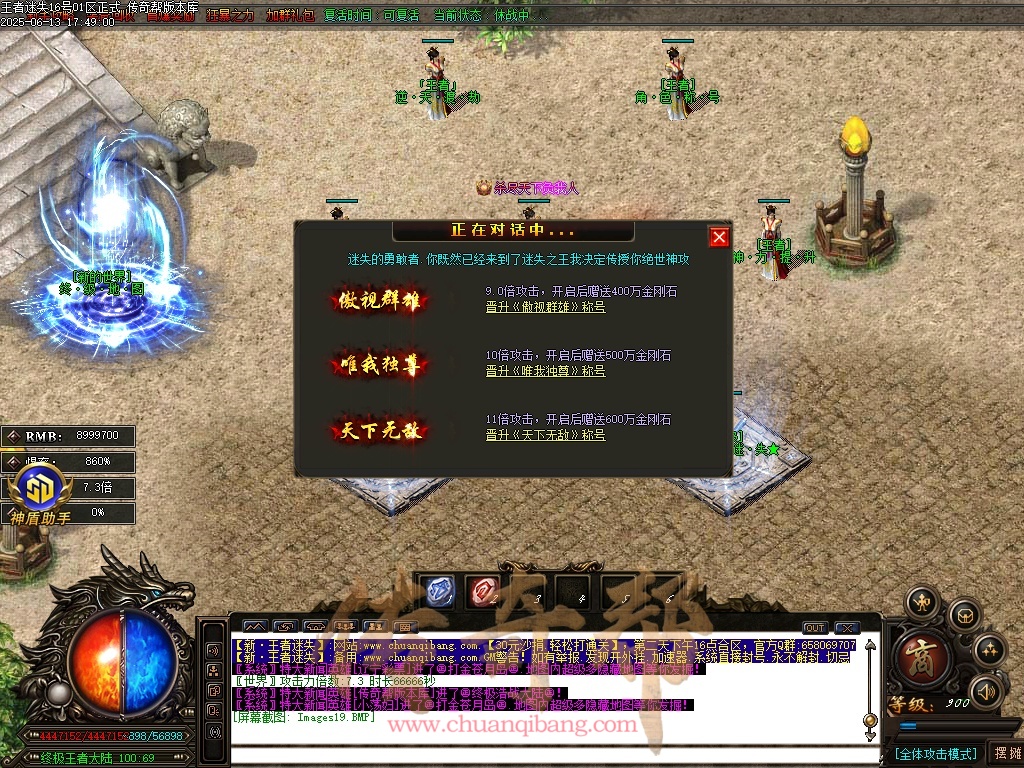The width and height of the screenshot is (1024, 768).
Task: Open the 晋升《唯我独尊》称号 link
Action: pos(545,371)
